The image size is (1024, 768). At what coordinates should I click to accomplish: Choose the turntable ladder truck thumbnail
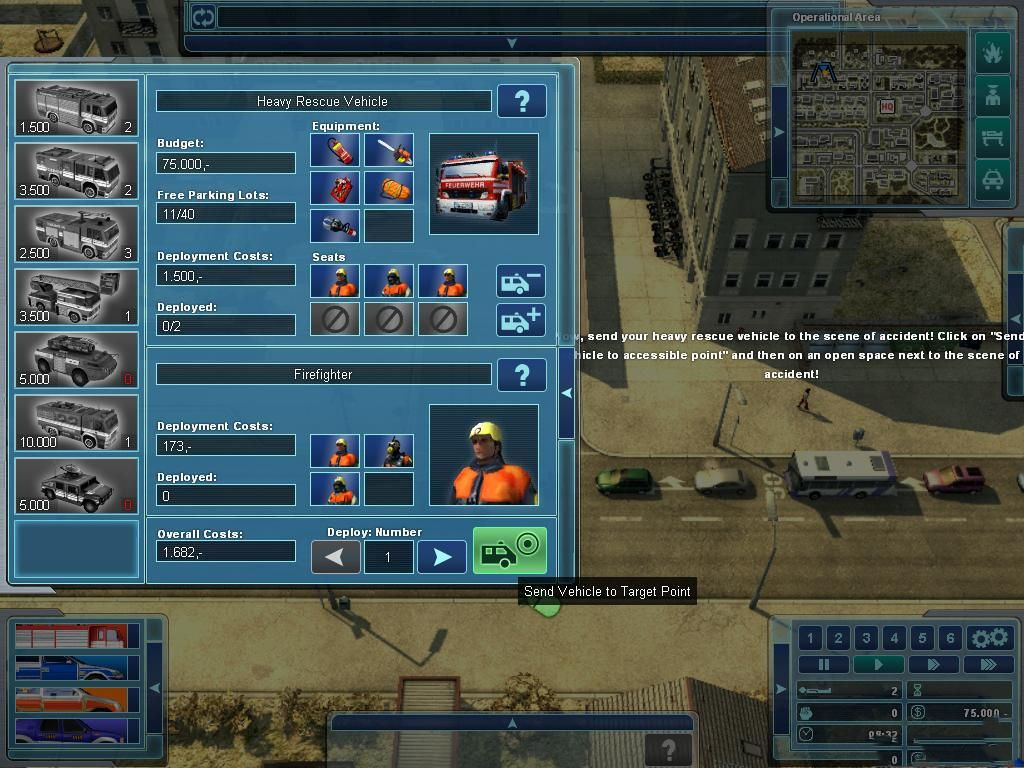point(77,296)
